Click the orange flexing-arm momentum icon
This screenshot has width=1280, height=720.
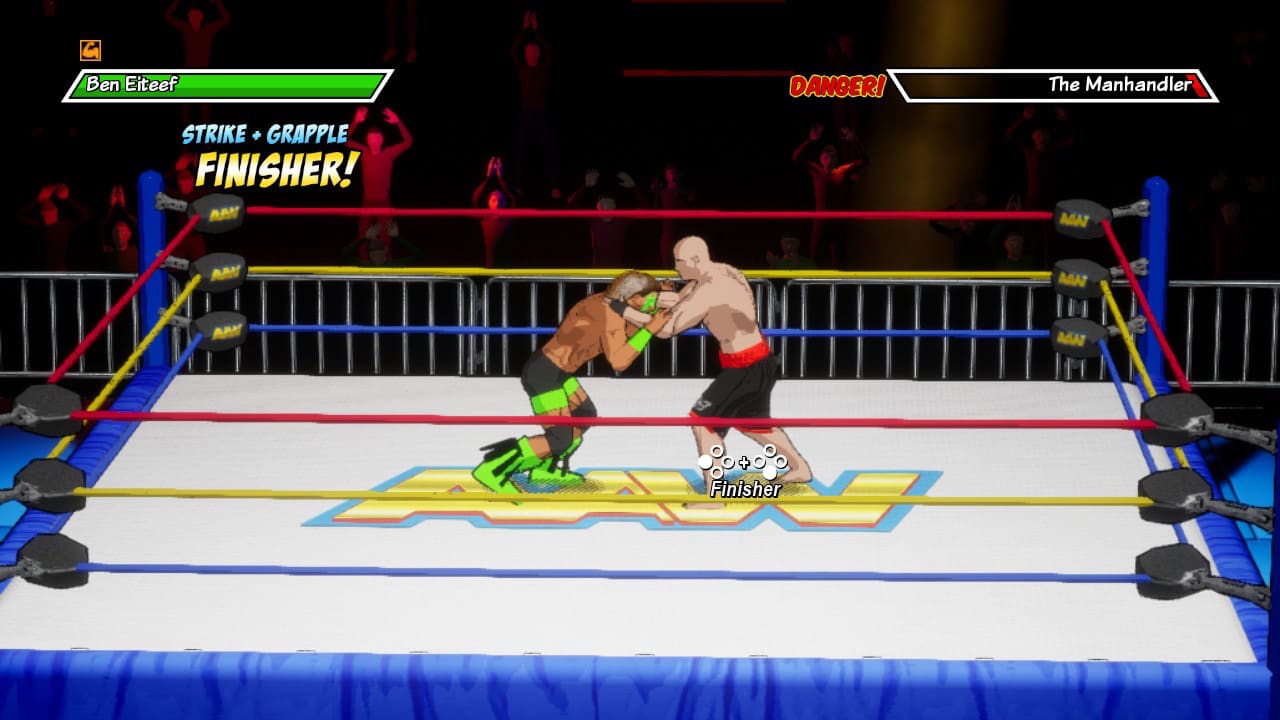click(90, 48)
